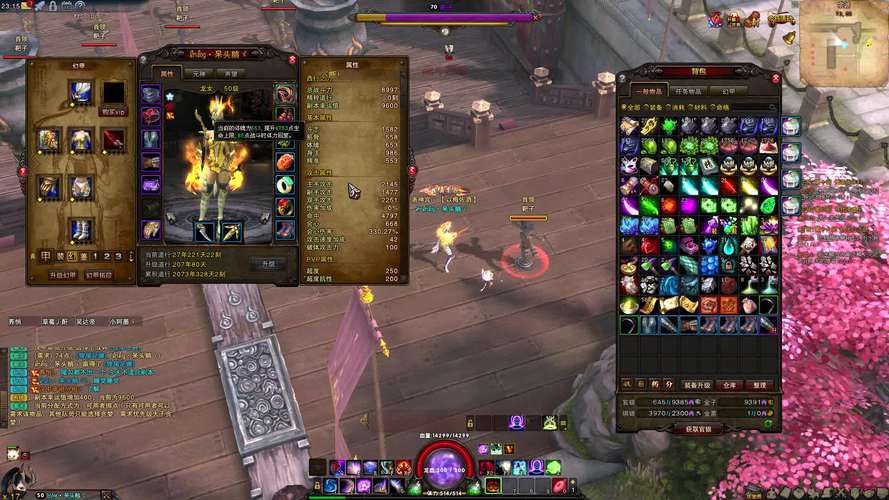This screenshot has height=500, width=889.
Task: Click the 幻甲拓印 button
Action: tap(99, 274)
